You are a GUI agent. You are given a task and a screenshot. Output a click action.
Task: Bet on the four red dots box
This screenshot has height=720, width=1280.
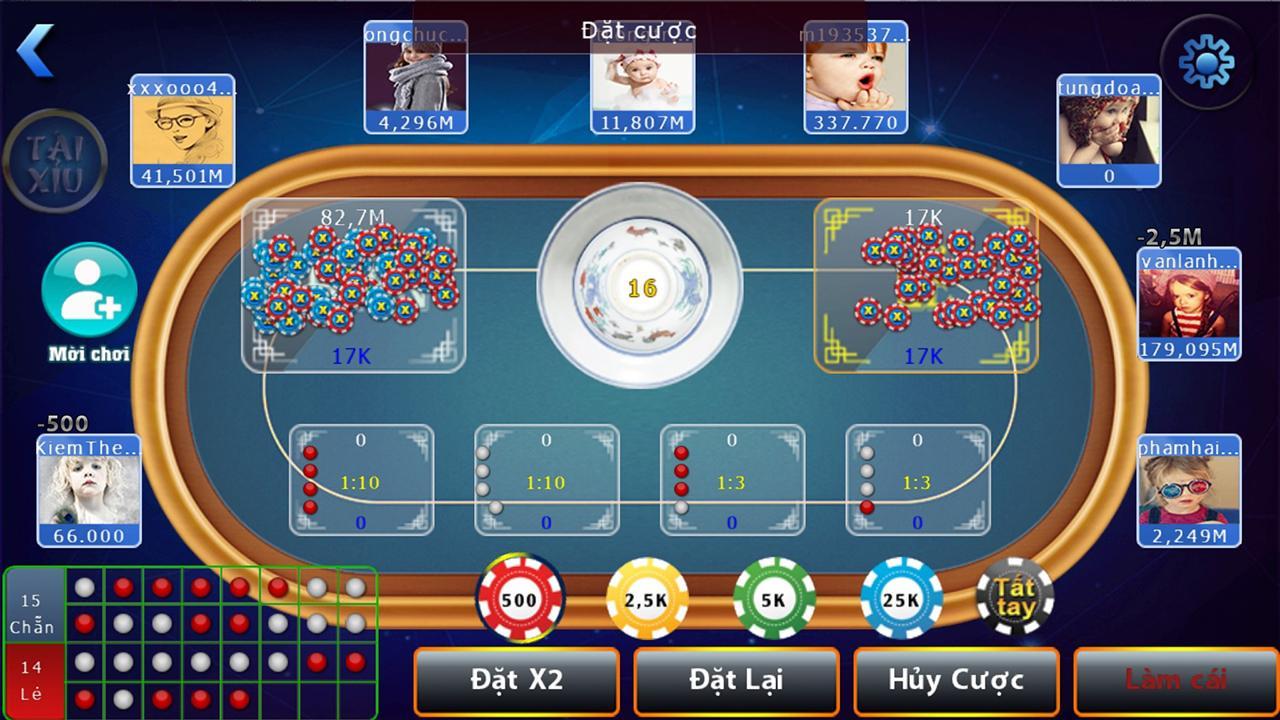(361, 480)
